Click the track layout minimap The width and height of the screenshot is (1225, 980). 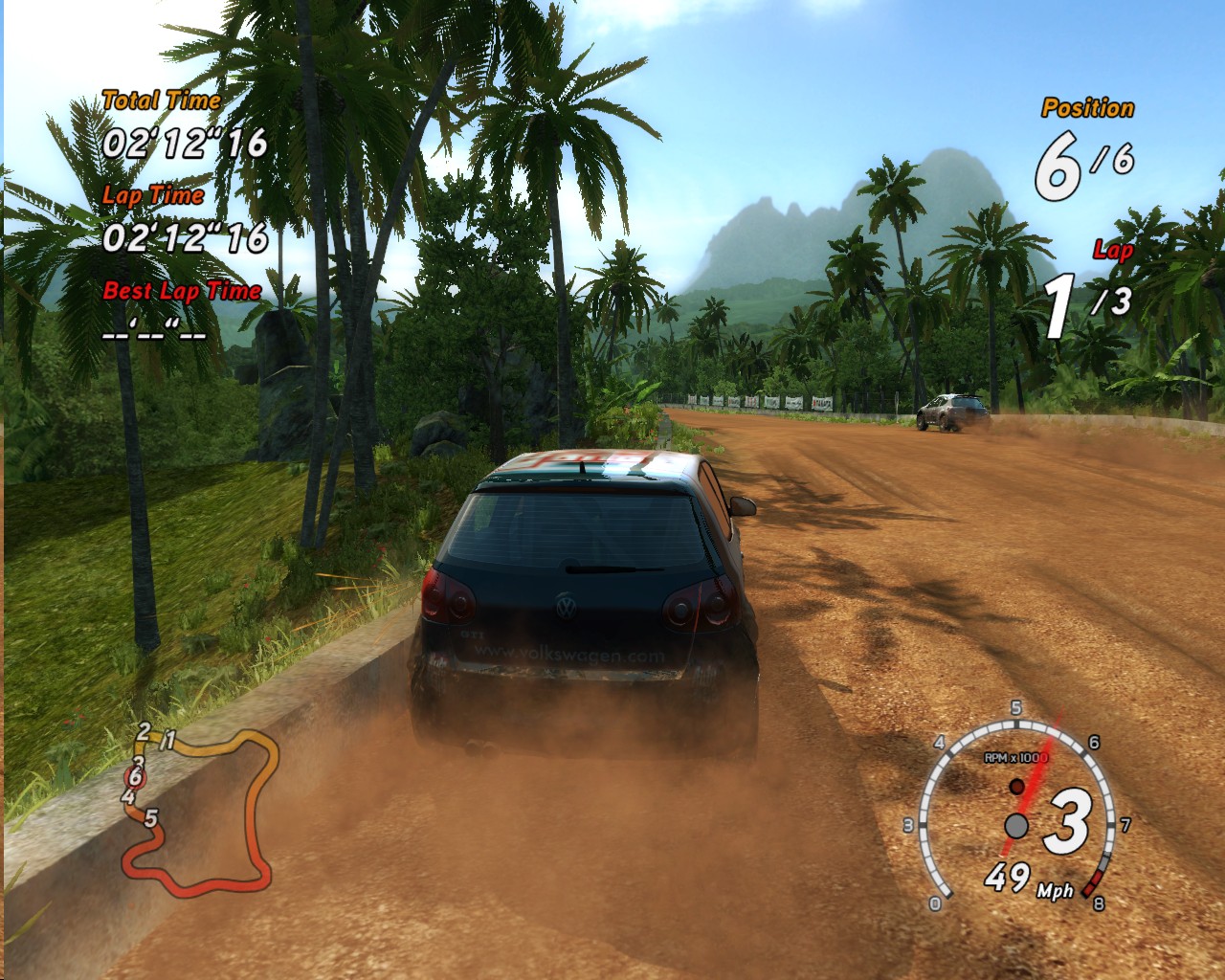tap(201, 812)
